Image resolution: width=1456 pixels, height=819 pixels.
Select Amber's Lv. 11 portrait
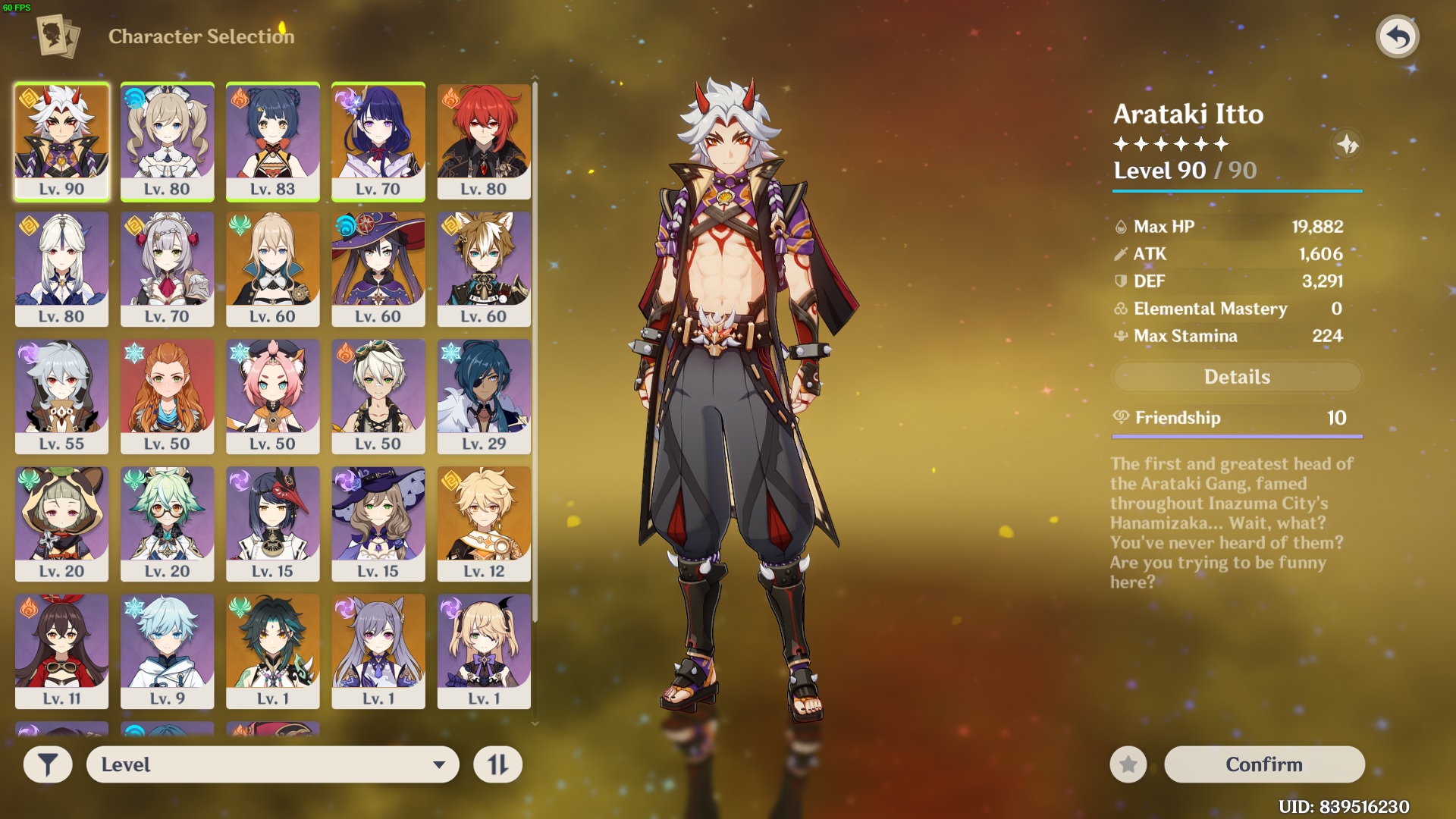point(61,651)
